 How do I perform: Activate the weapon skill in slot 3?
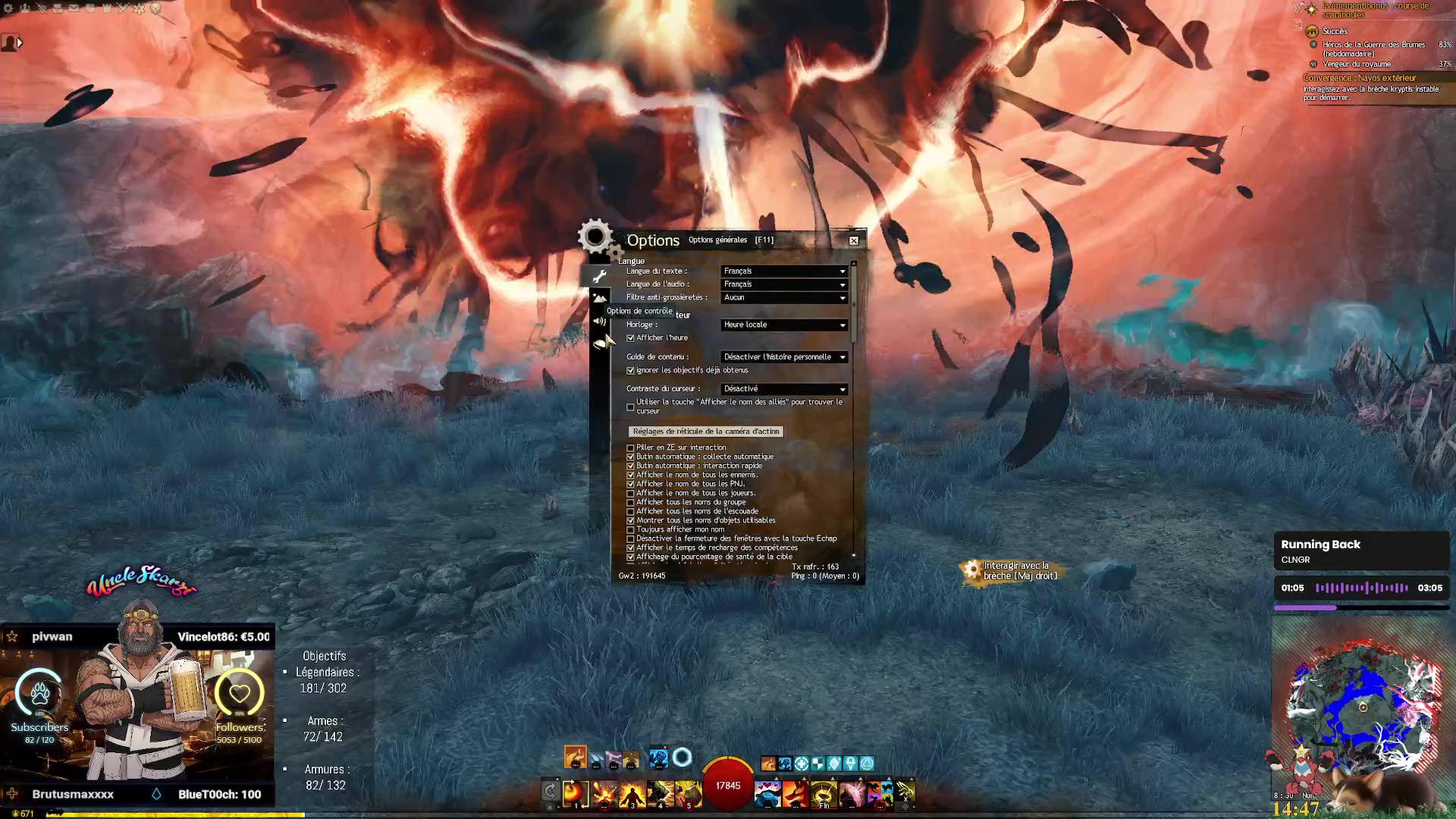(632, 793)
